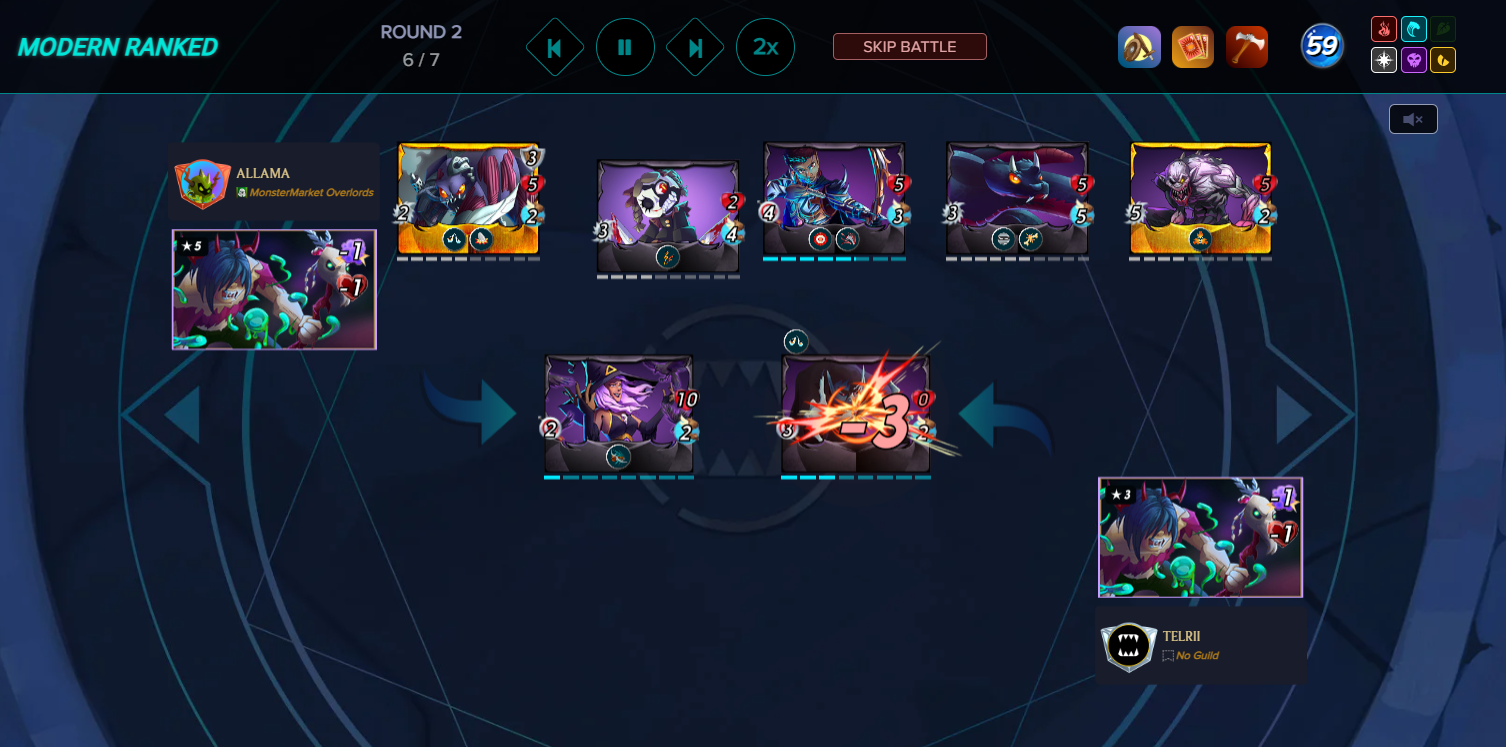This screenshot has height=747, width=1506.
Task: Click the axe ruleset icon
Action: tap(1247, 46)
